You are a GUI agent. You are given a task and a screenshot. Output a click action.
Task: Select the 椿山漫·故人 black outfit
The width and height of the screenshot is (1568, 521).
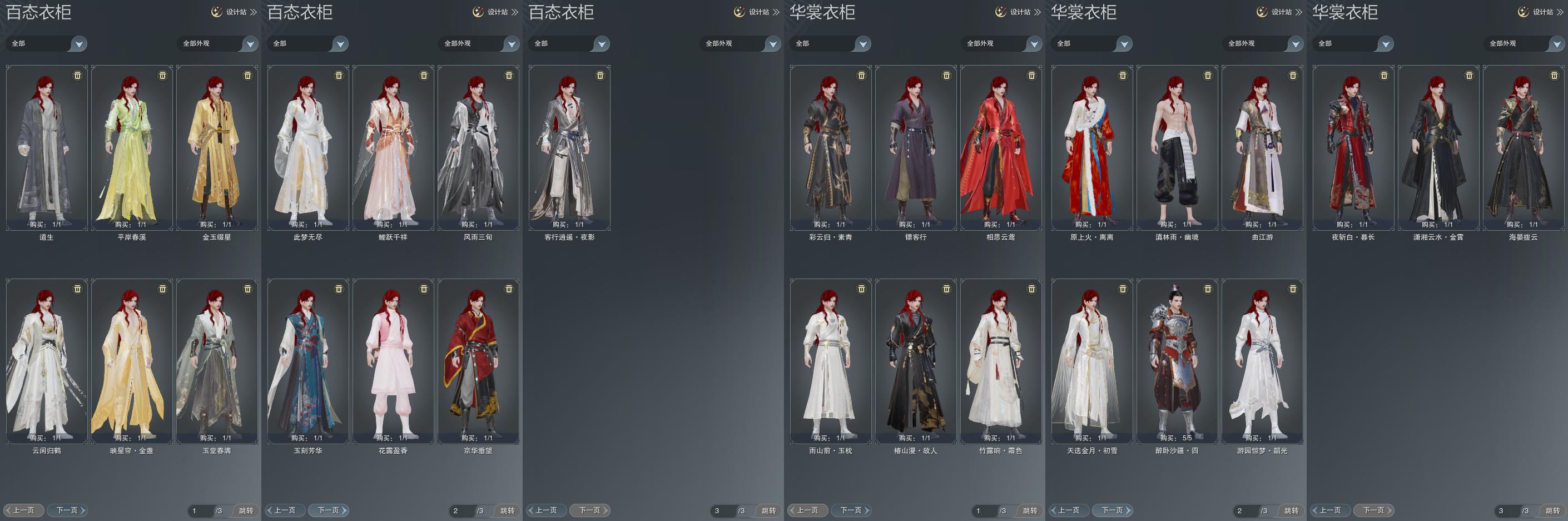pyautogui.click(x=915, y=361)
